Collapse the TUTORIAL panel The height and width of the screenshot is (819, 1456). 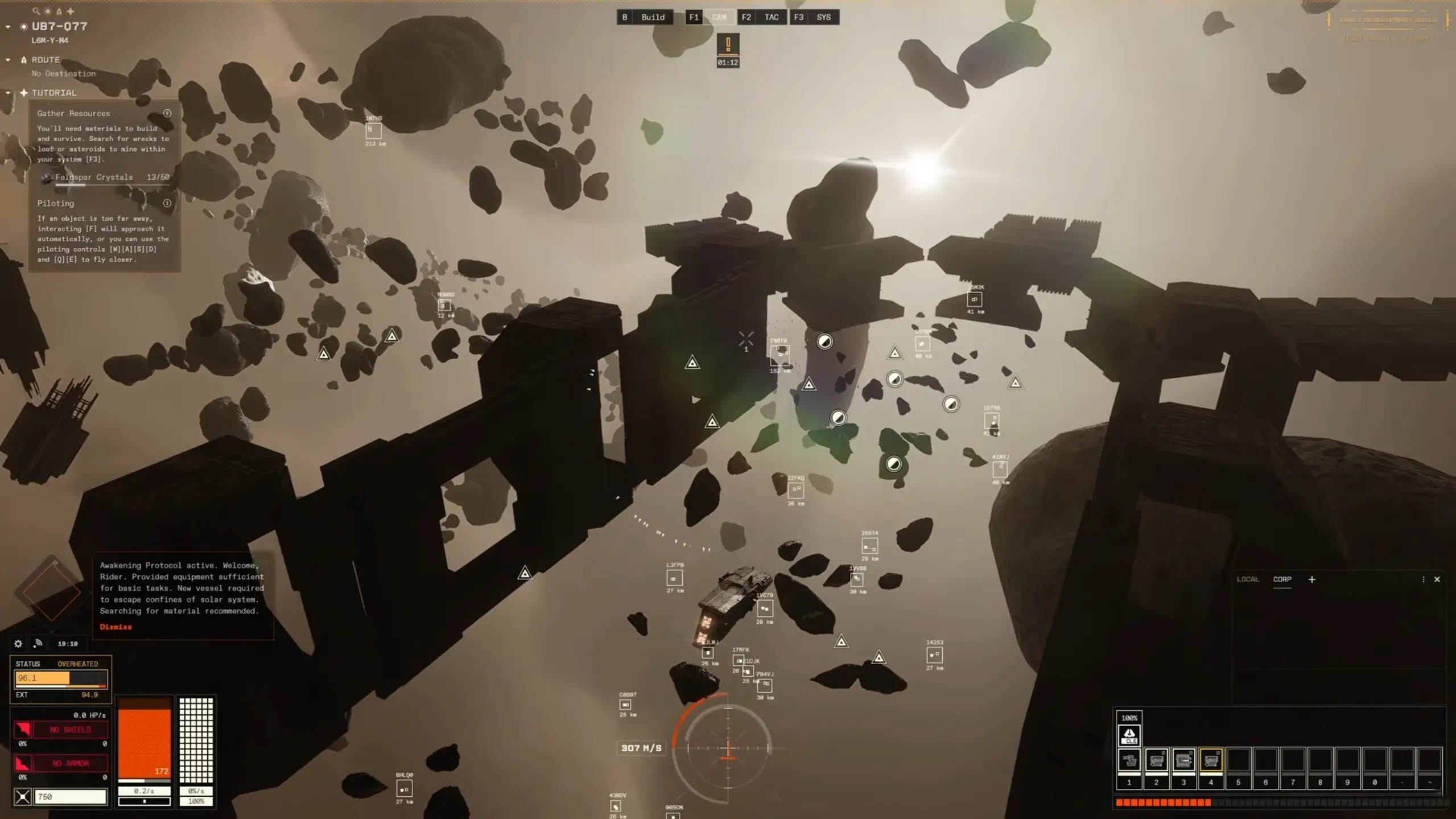[x=8, y=93]
